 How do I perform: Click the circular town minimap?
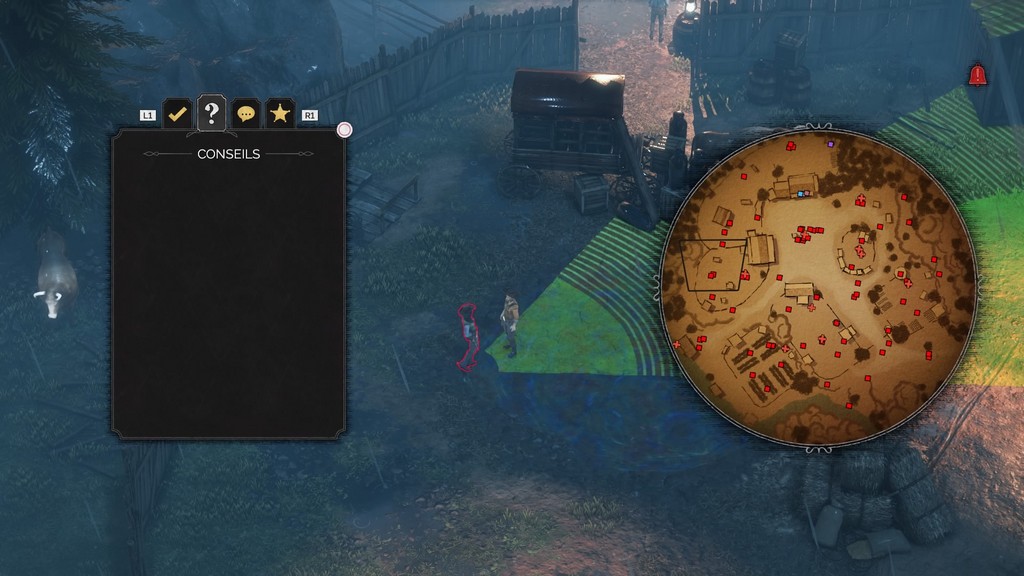pyautogui.click(x=818, y=289)
